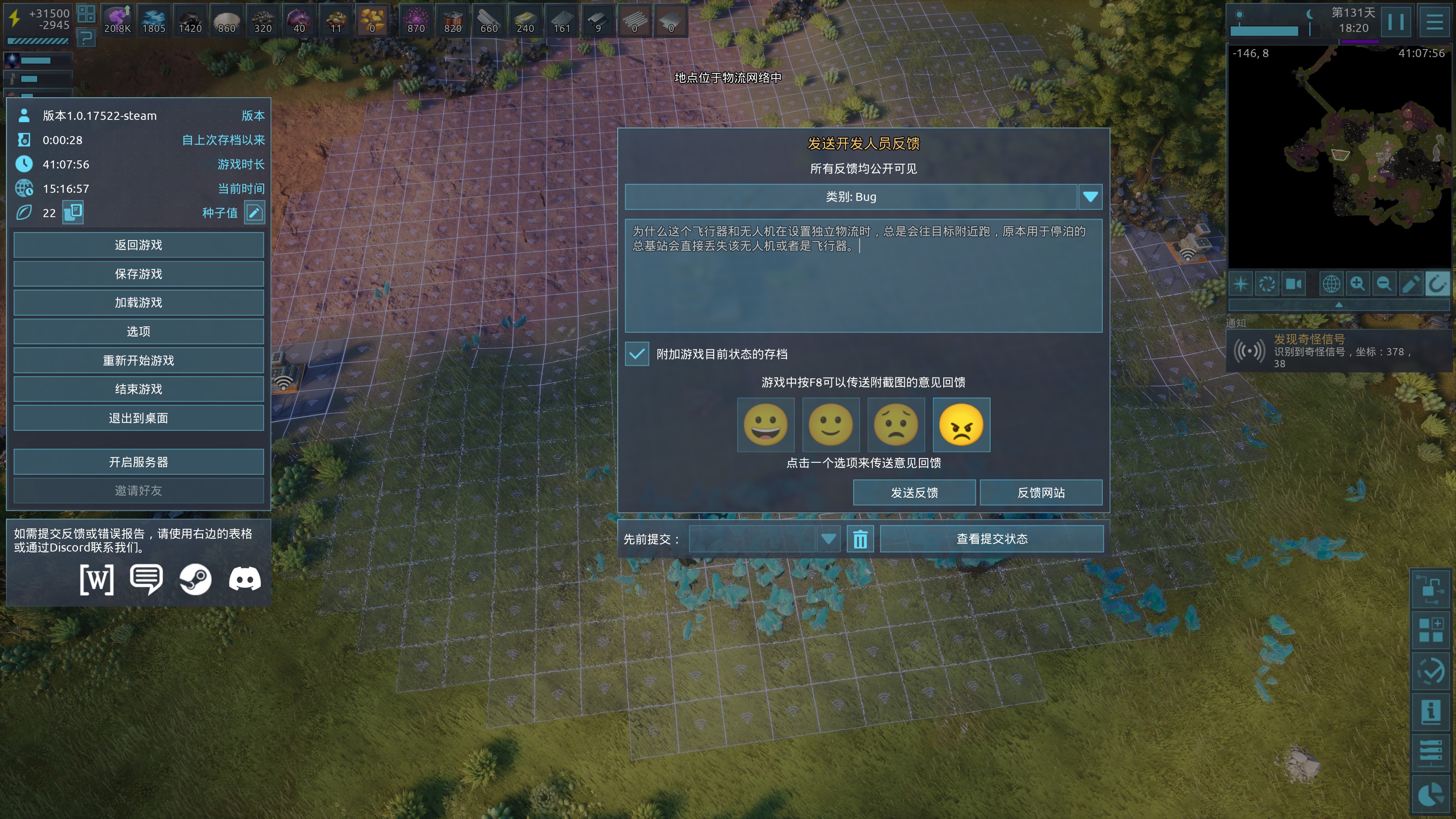Edit the seed value with pencil icon
Viewport: 1456px width, 819px height.
click(x=254, y=213)
